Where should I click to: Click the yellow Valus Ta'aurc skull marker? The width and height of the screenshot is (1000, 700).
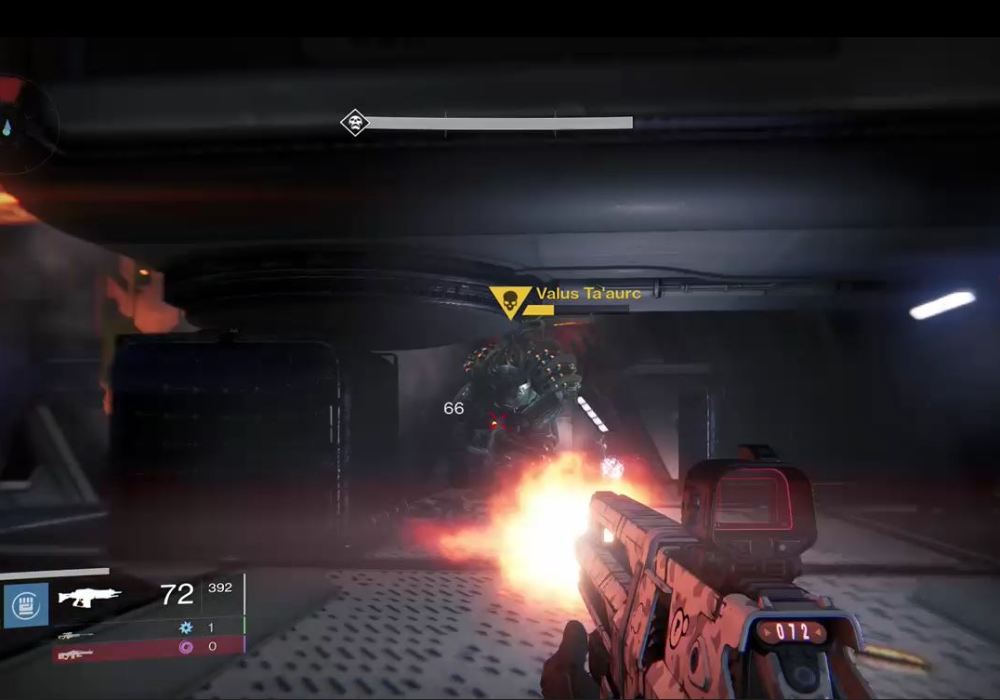510,300
